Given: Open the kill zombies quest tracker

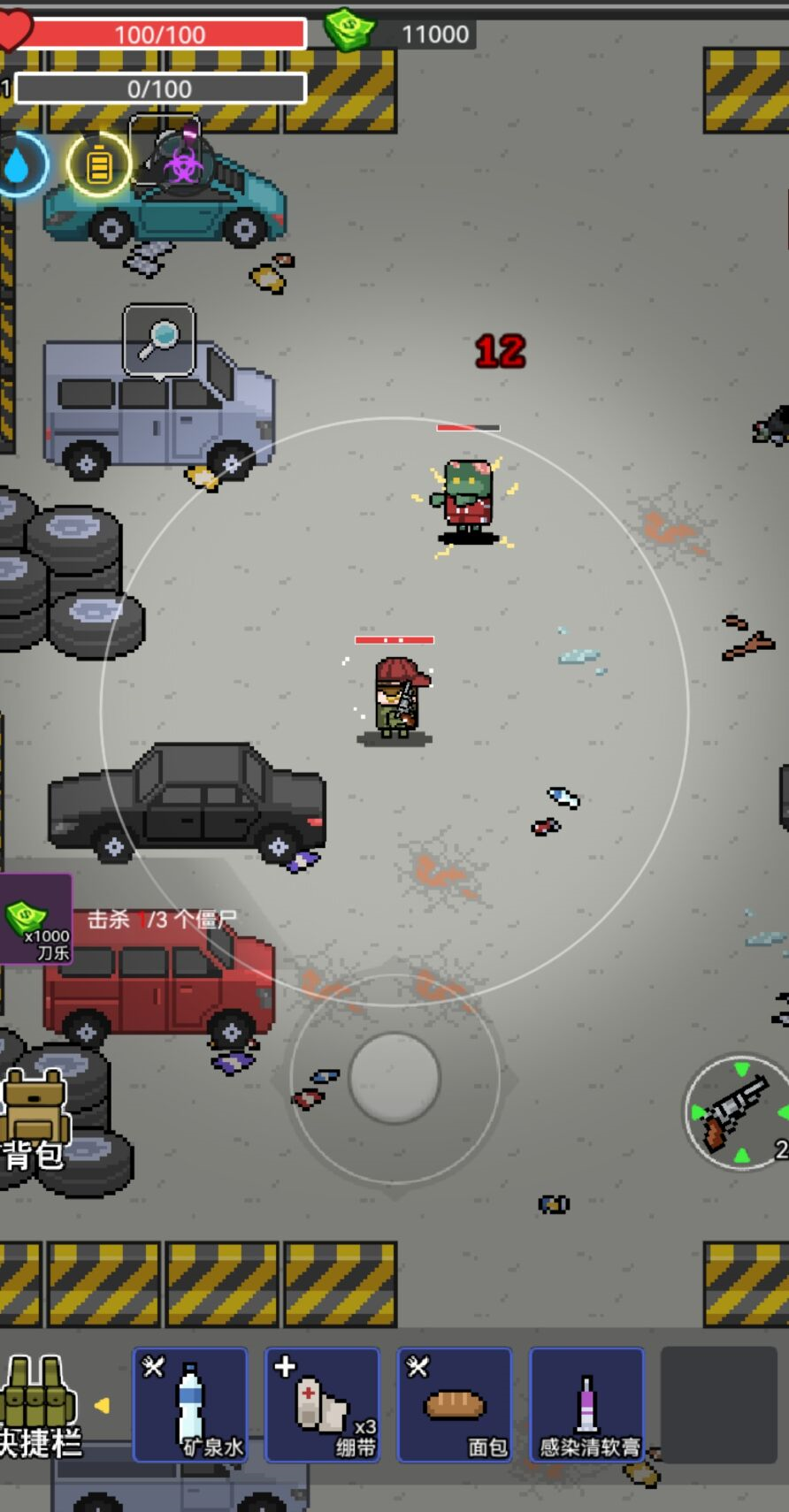Looking at the screenshot, I should (161, 920).
